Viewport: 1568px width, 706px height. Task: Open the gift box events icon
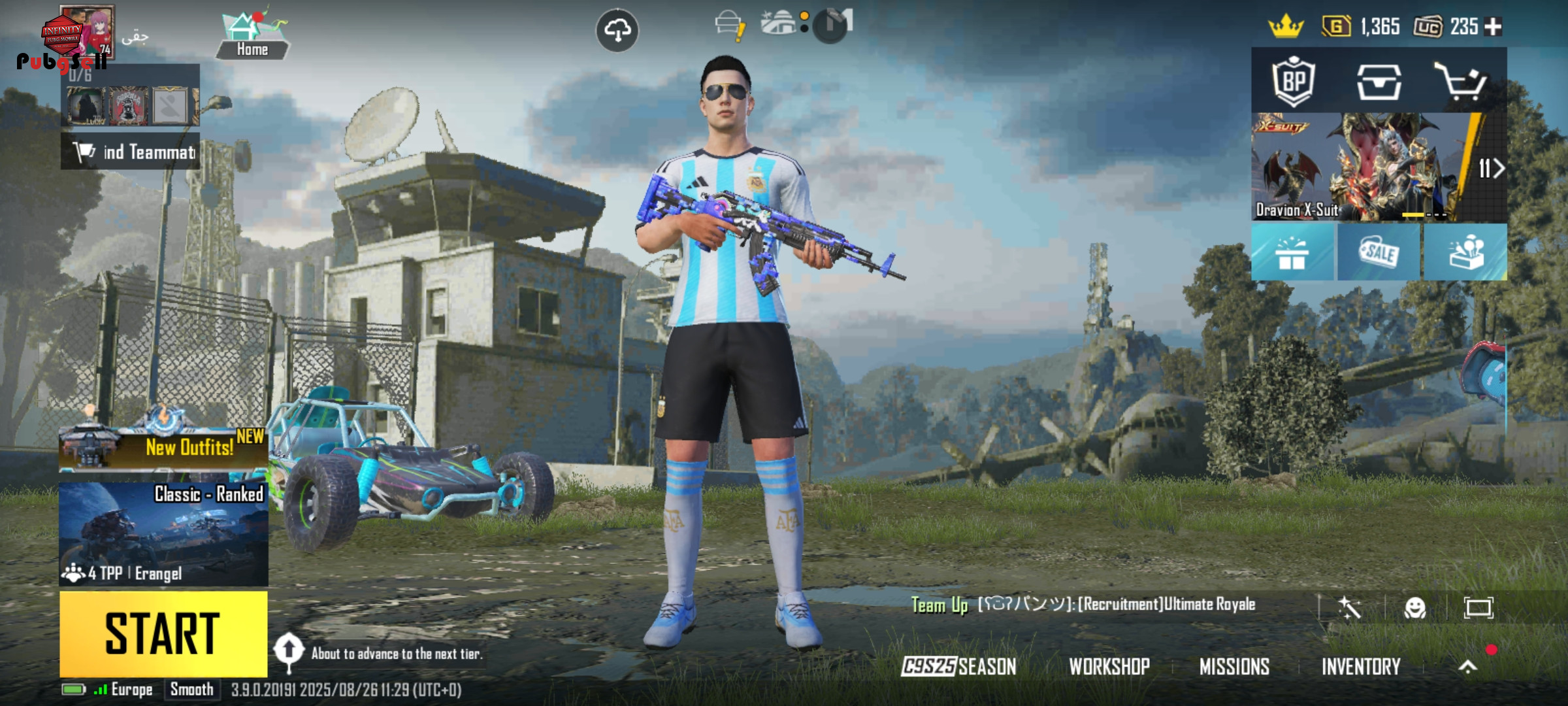click(1292, 253)
